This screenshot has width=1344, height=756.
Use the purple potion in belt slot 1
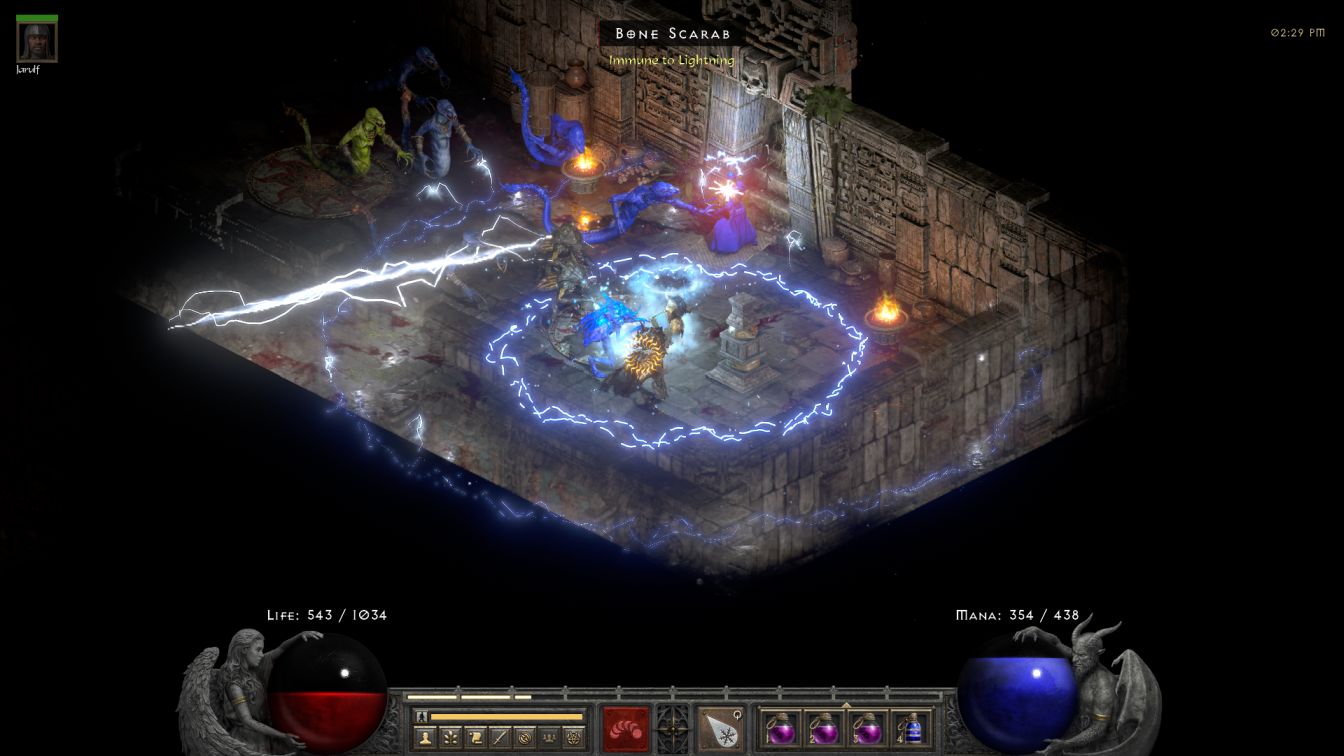coord(780,727)
